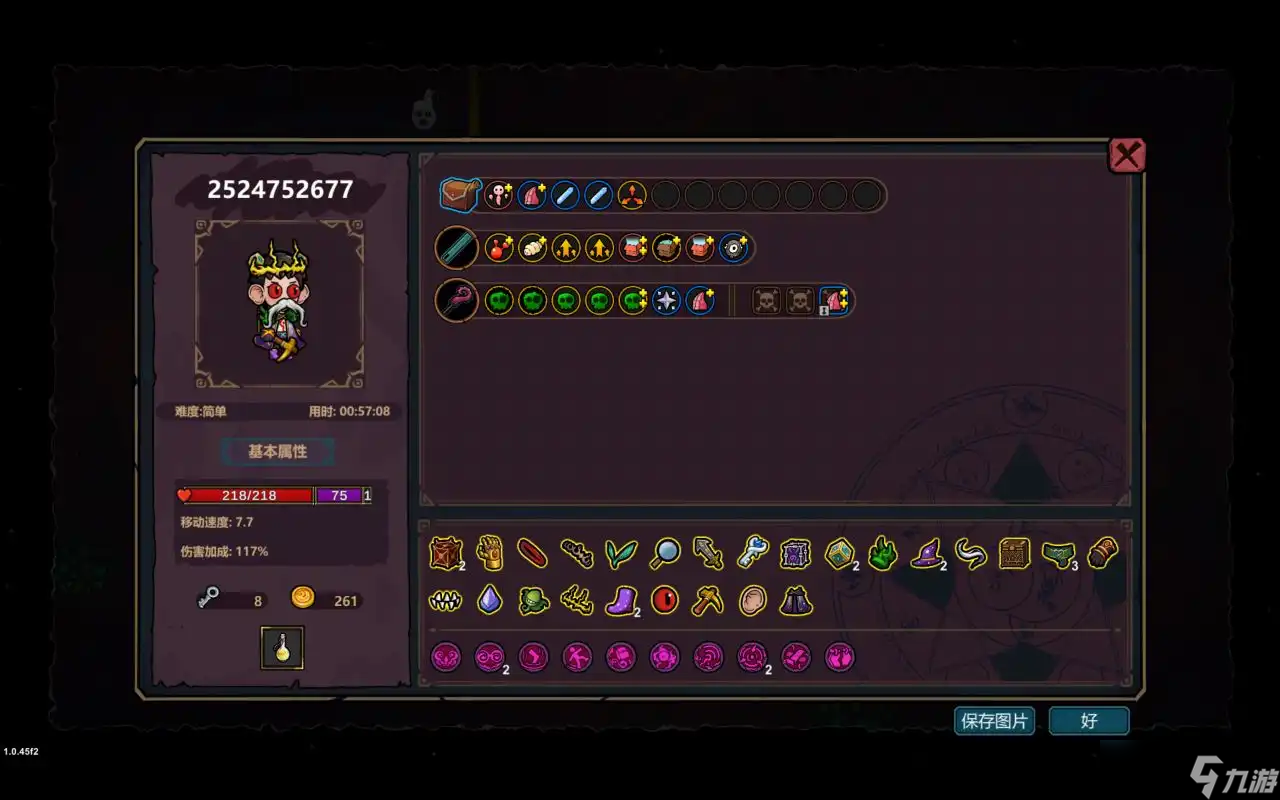Screen dimensions: 1280x800
Task: Inspect the magnifying glass relic
Action: pyautogui.click(x=665, y=553)
